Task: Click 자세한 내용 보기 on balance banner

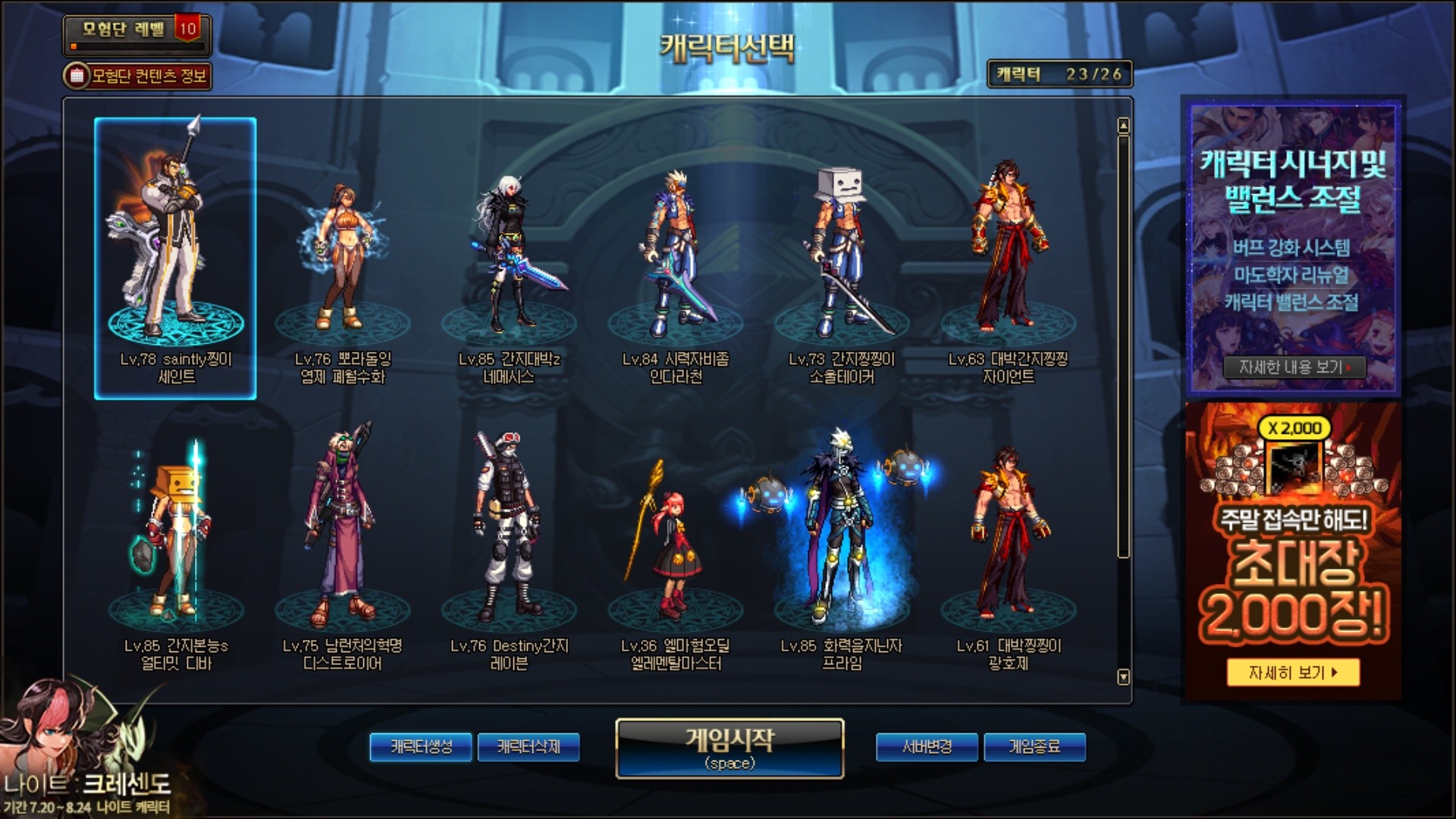Action: pos(1294,368)
